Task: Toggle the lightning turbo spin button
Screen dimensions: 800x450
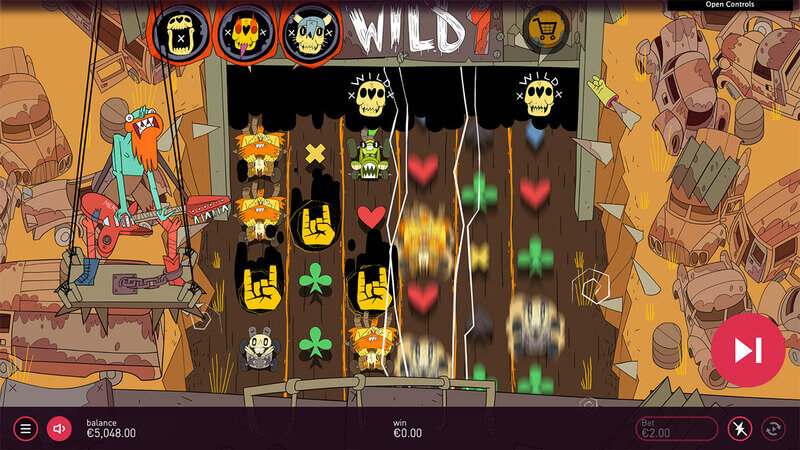Action: pyautogui.click(x=739, y=429)
